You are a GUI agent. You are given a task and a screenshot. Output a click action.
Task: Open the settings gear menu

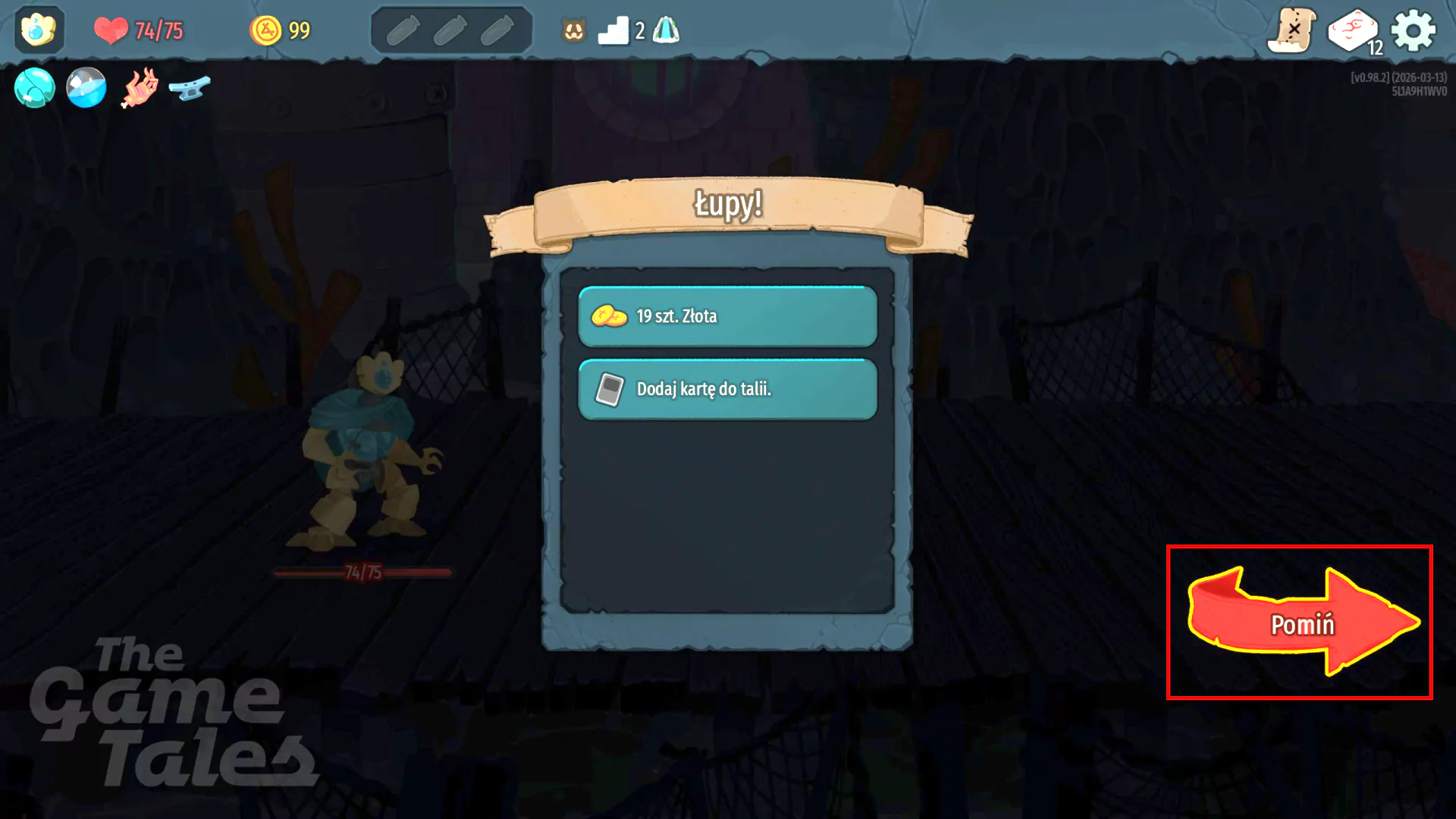point(1414,29)
